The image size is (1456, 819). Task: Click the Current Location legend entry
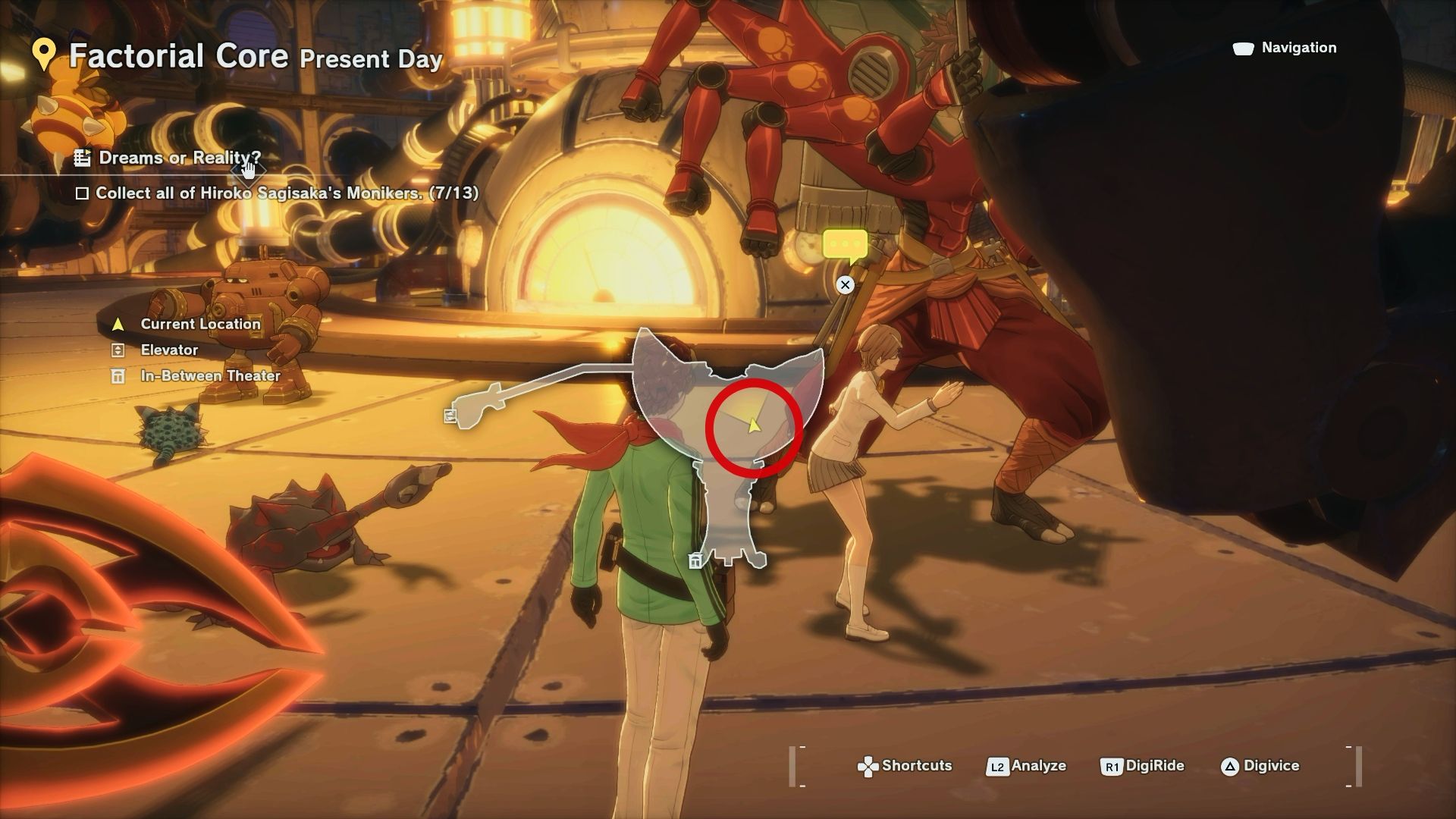pyautogui.click(x=200, y=324)
